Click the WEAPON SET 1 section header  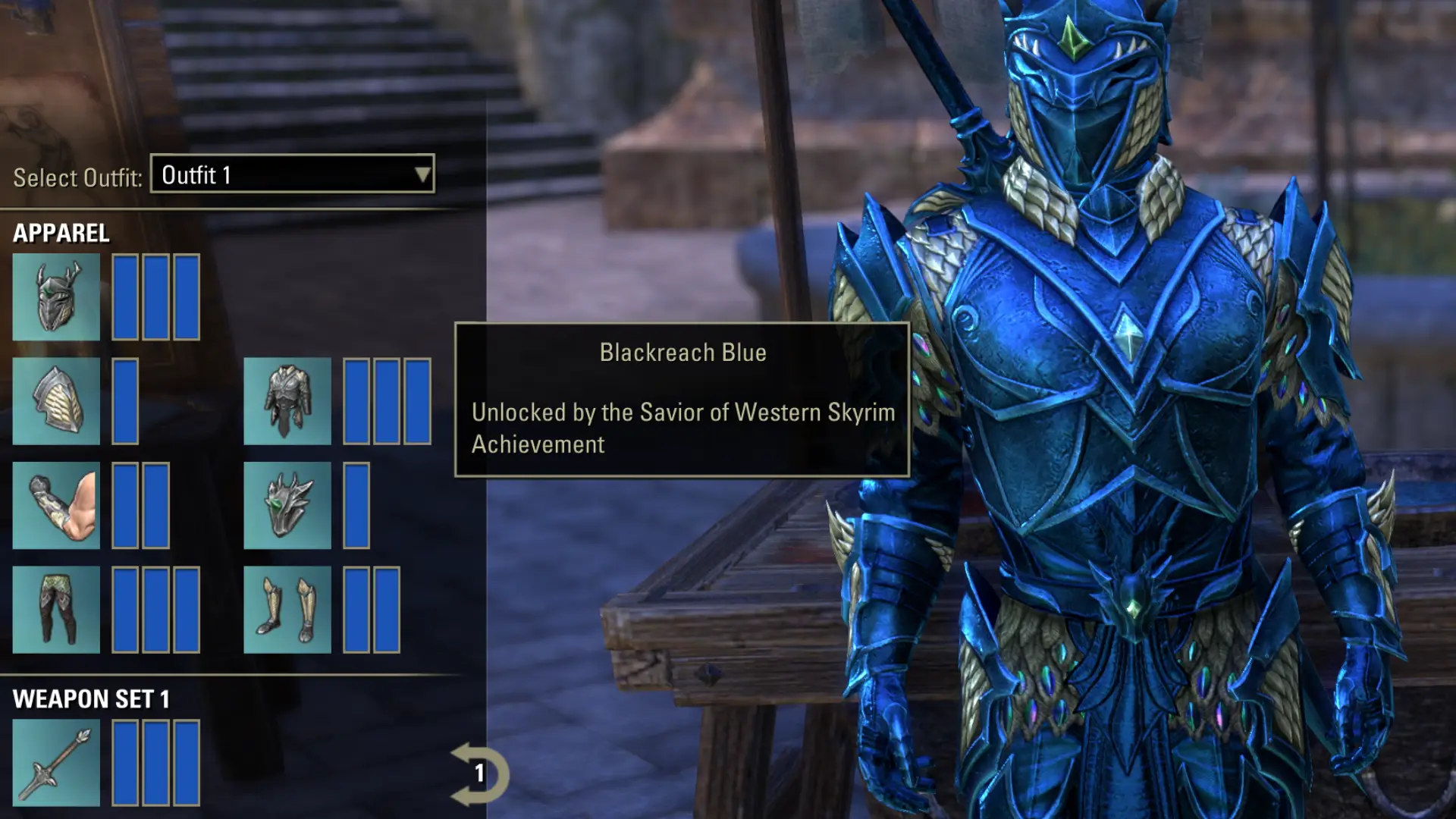(x=91, y=699)
